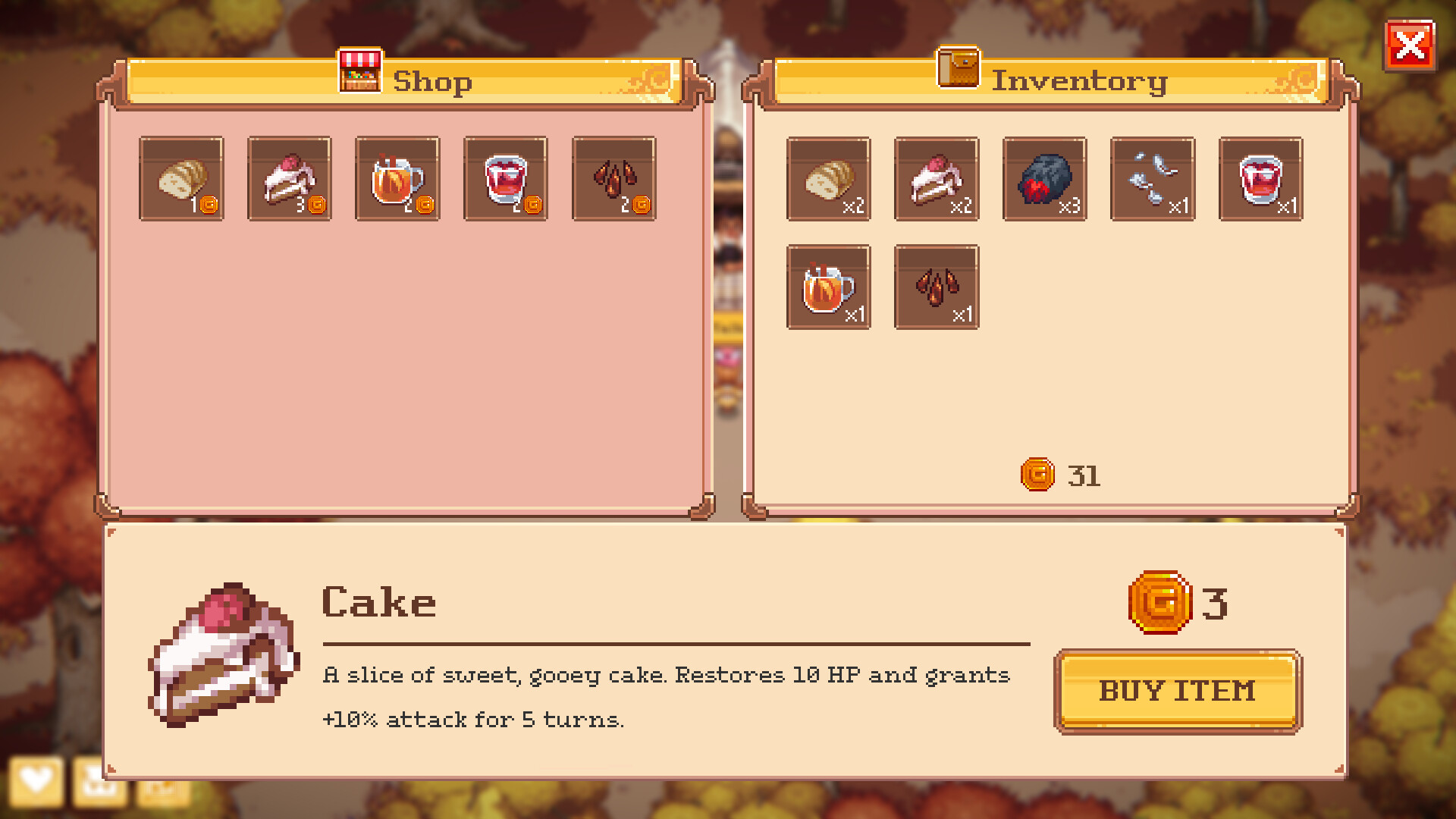Select the dark ember x3 in Inventory
Screen dimensions: 1456x819
tap(1044, 178)
